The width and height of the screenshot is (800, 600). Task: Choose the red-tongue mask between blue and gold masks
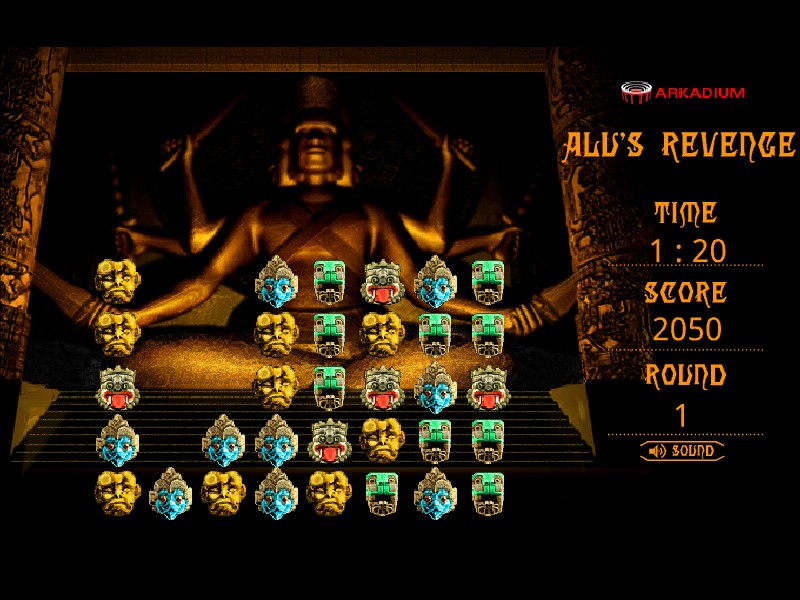point(329,439)
